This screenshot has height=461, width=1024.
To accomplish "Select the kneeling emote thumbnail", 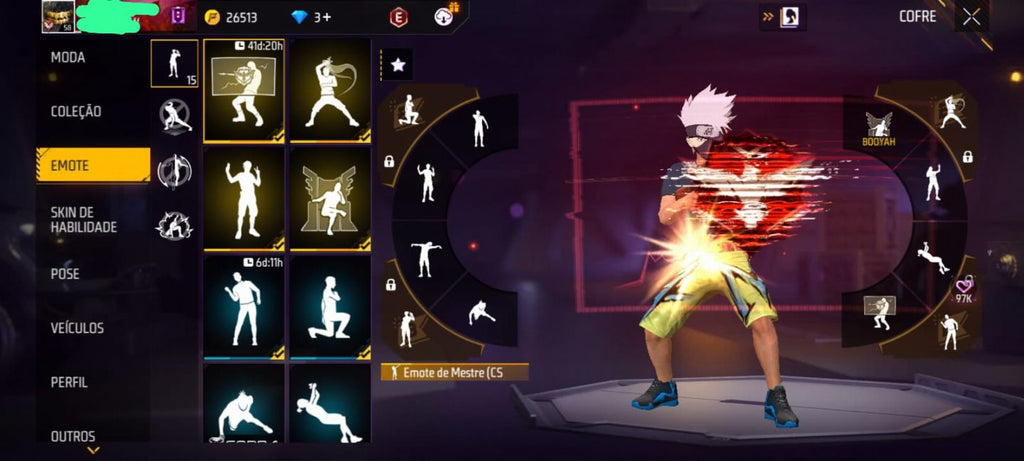I will click(330, 306).
